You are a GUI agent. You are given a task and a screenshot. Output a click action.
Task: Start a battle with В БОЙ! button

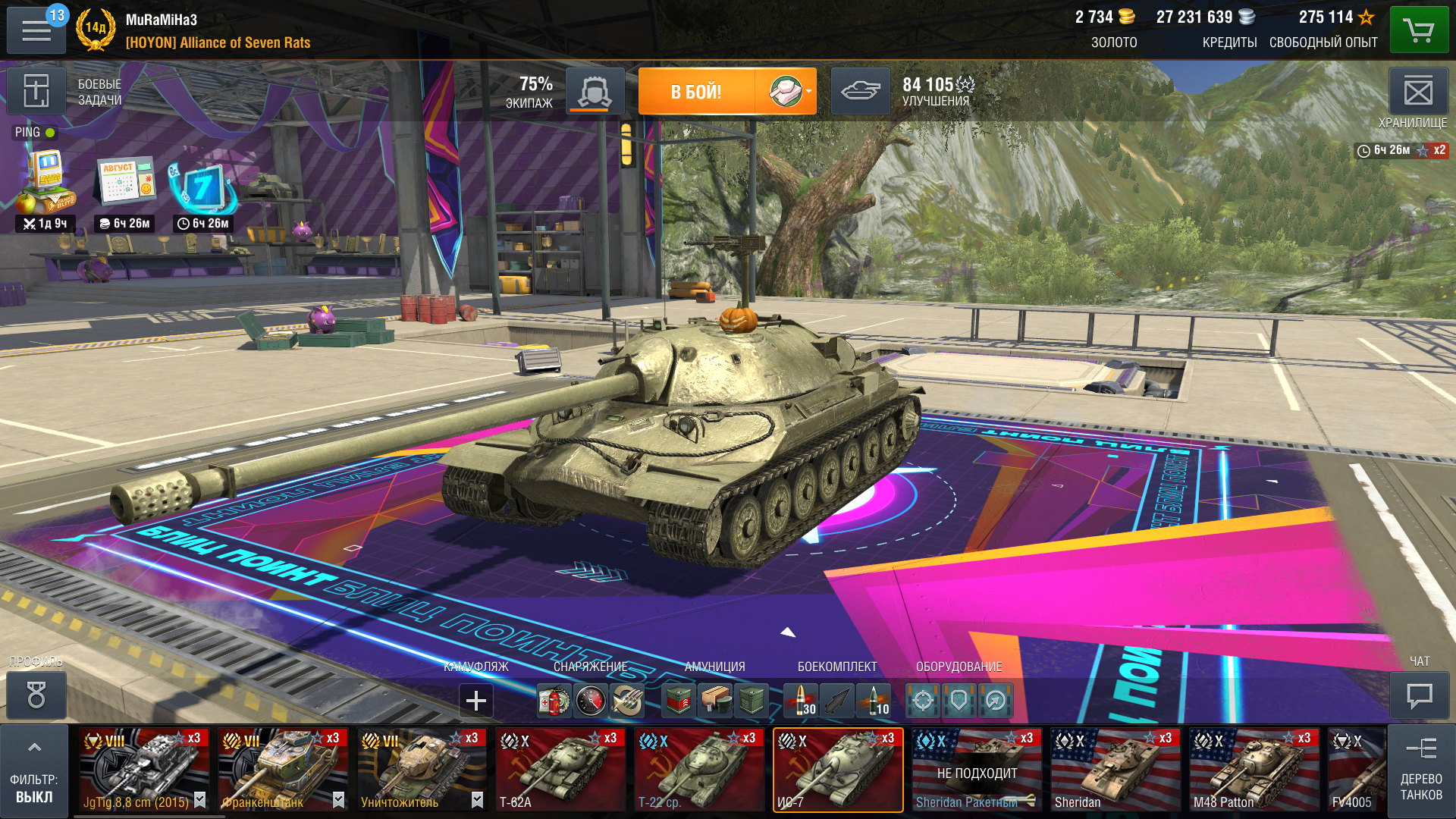point(696,92)
